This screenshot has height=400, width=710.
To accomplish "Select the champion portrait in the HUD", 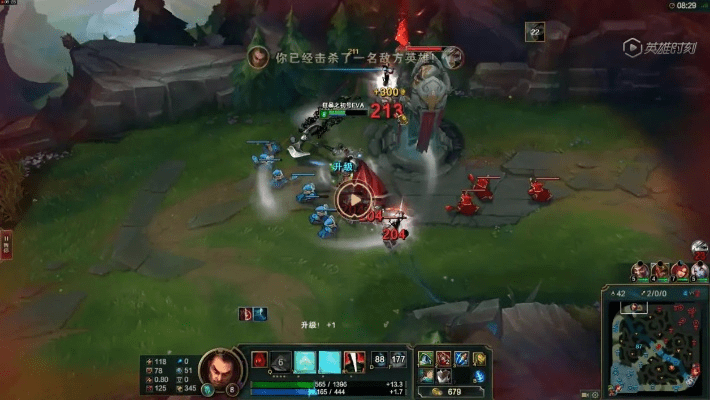I will point(218,369).
